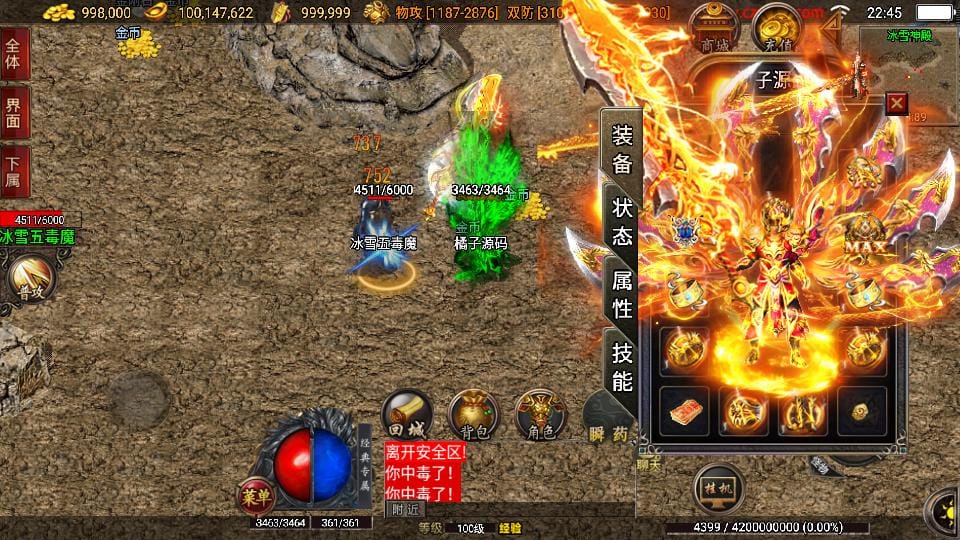Open the 背包 backpack
Screen dimensions: 960x540
(x=473, y=416)
